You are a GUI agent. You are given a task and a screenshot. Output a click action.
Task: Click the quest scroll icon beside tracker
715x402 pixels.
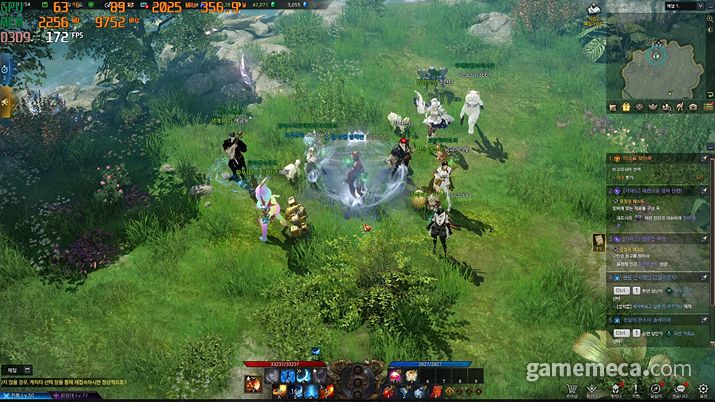click(x=599, y=241)
